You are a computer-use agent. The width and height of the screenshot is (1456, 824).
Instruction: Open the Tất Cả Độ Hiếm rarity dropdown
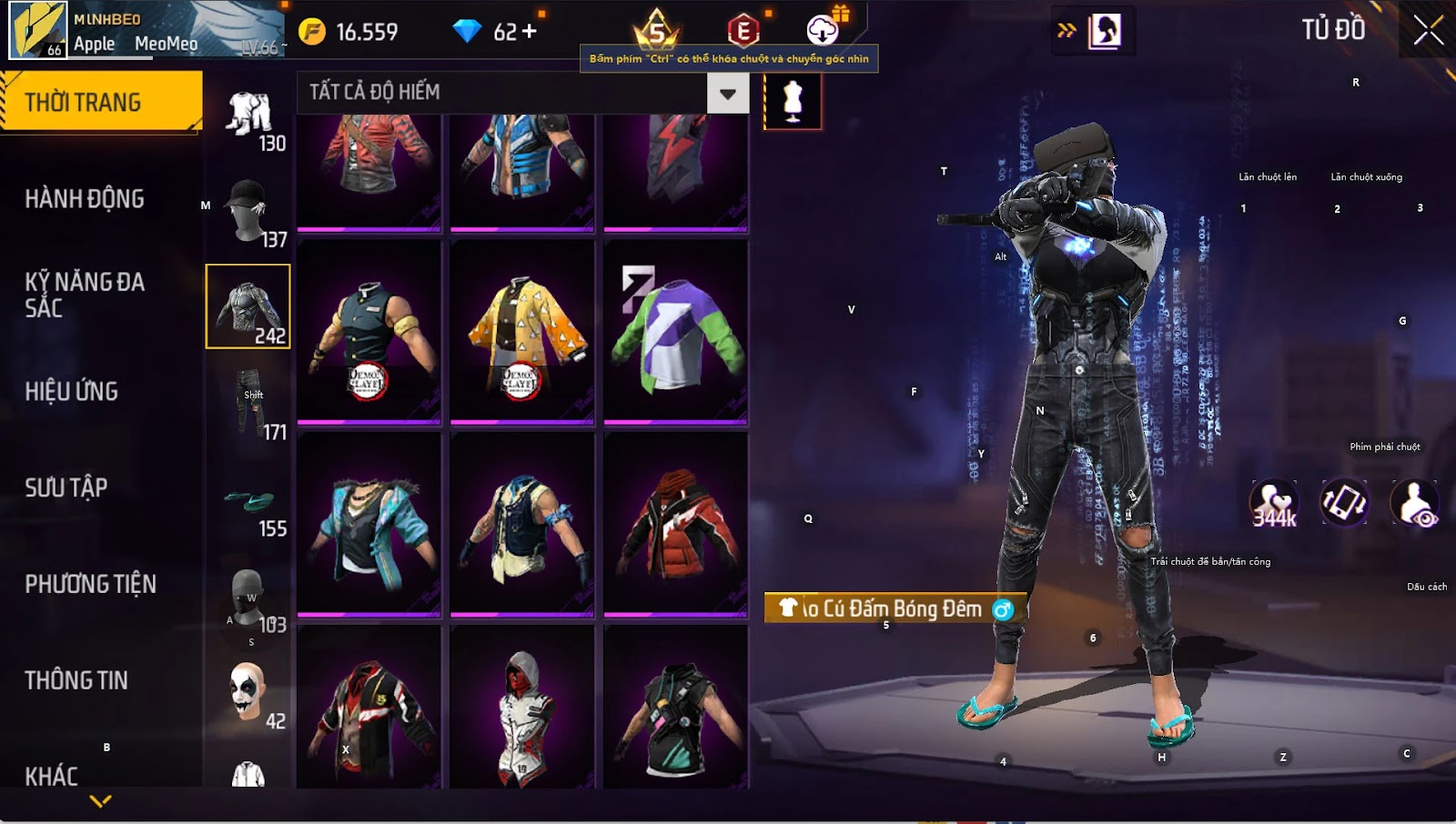727,93
